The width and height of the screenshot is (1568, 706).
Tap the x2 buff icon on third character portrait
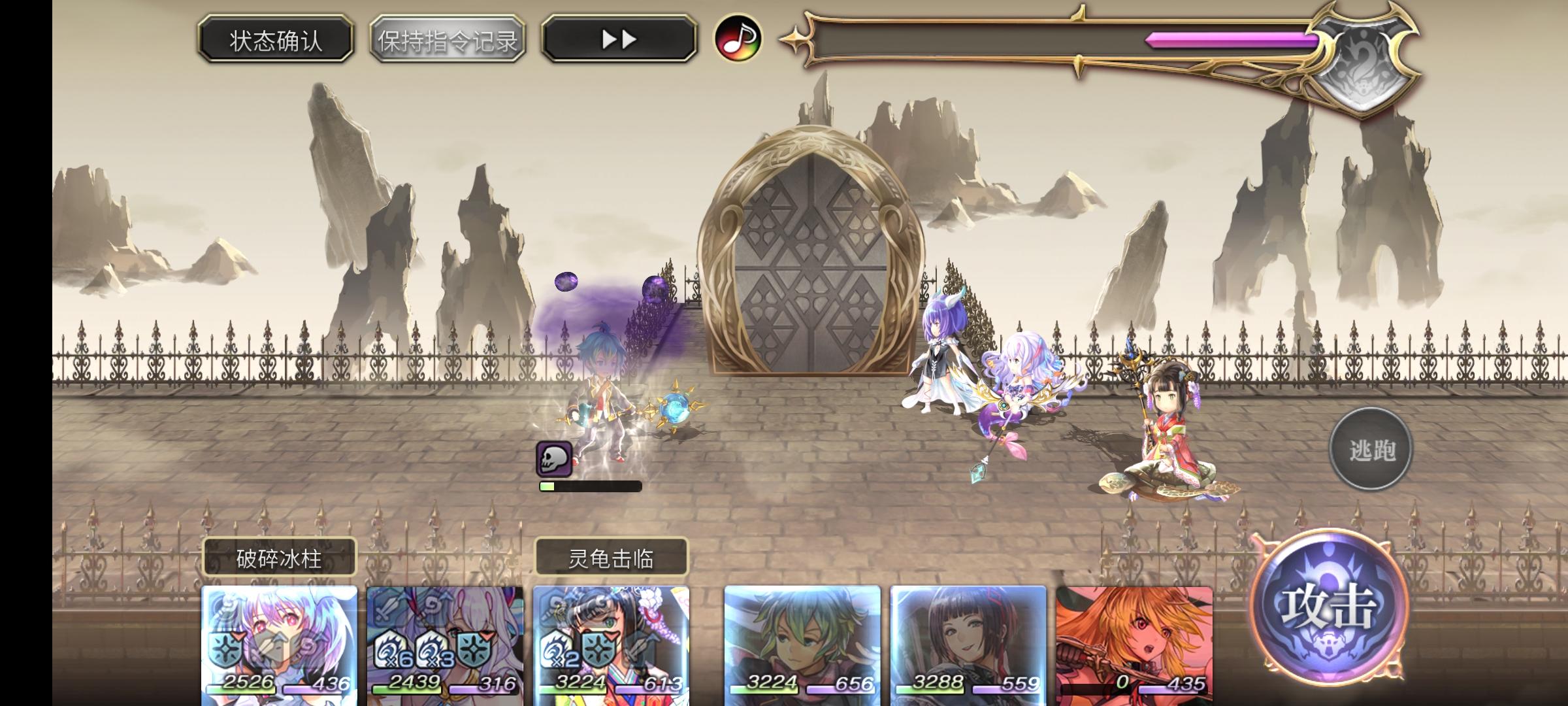[x=557, y=648]
